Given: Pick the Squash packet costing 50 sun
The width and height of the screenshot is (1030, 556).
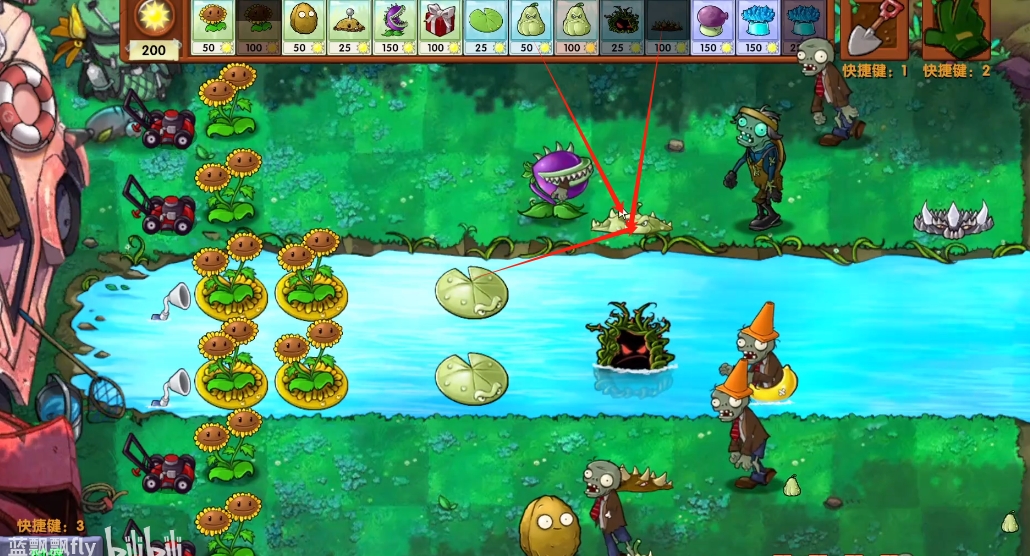Looking at the screenshot, I should click(527, 27).
